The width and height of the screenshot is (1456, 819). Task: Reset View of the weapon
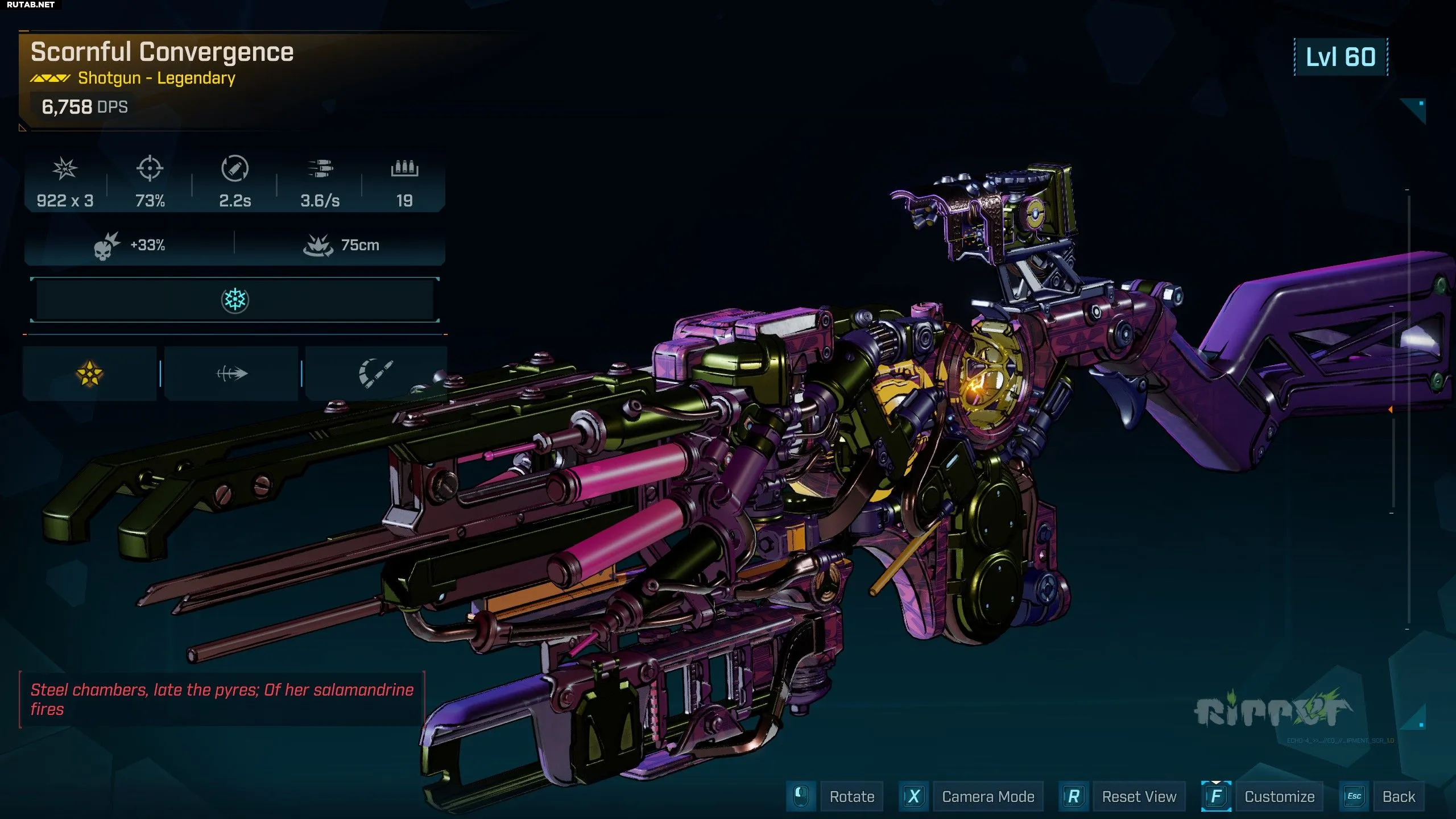1139,796
